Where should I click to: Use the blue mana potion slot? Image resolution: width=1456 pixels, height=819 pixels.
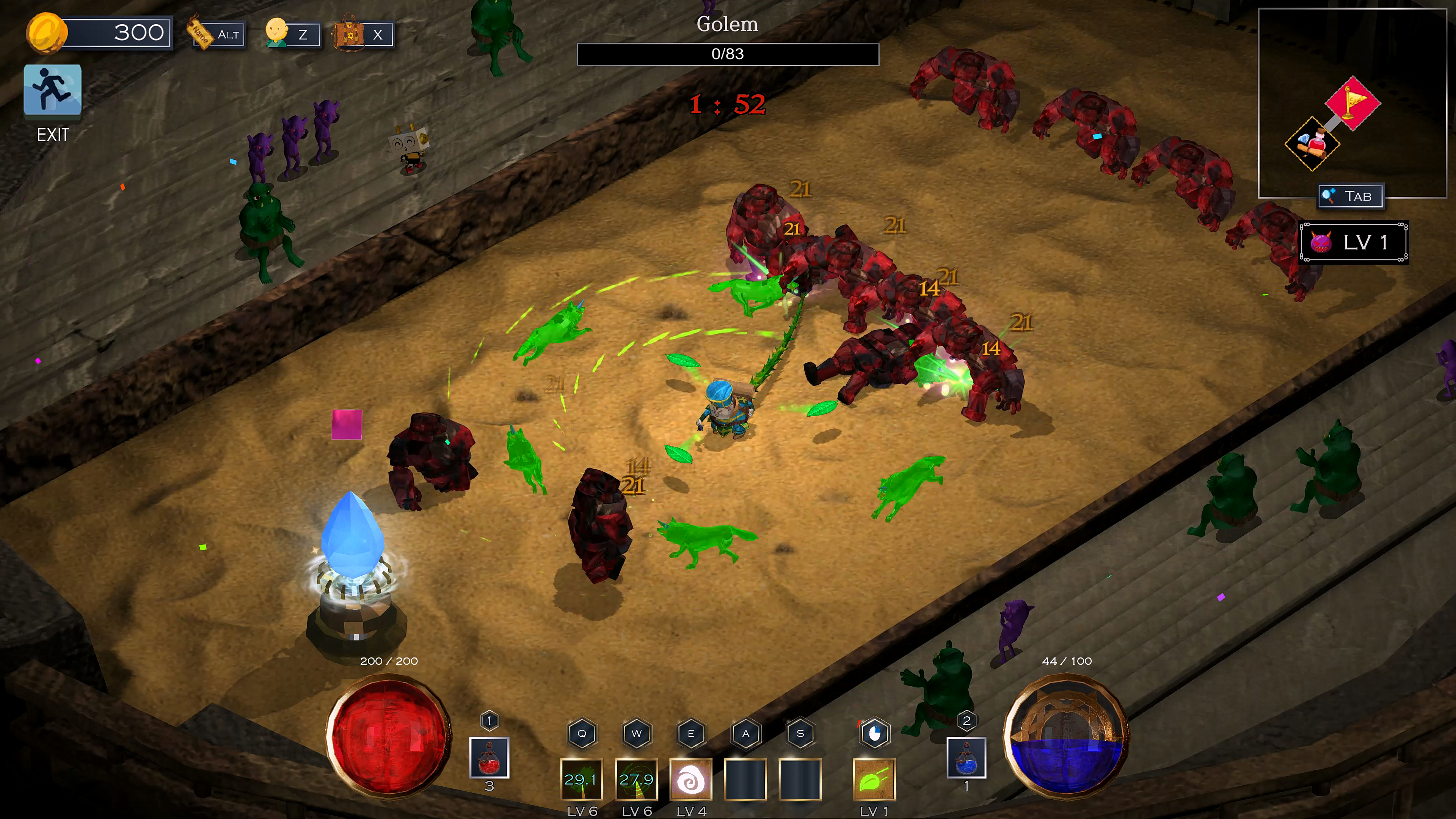(966, 758)
